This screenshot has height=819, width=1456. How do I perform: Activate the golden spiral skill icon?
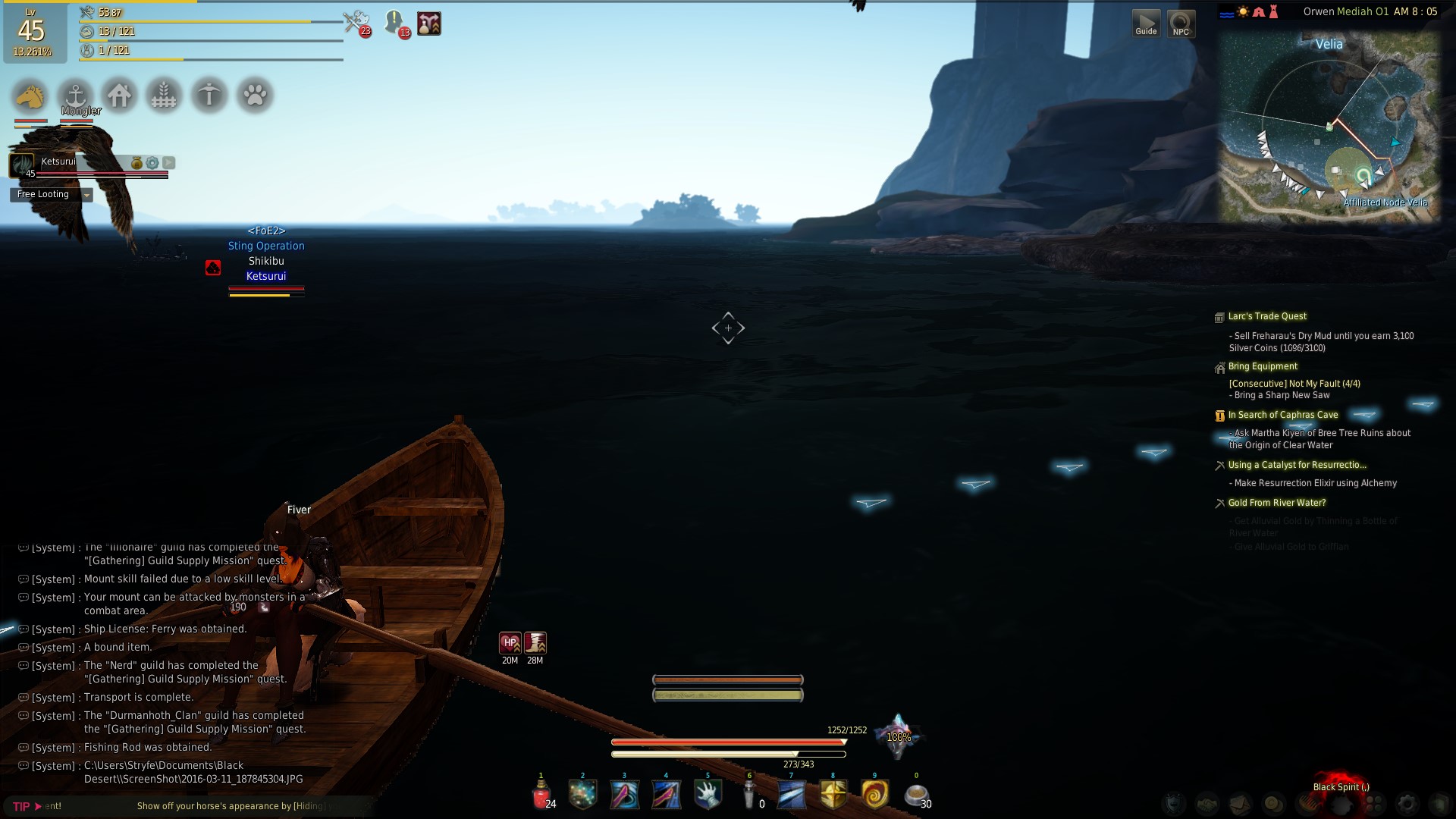point(874,795)
